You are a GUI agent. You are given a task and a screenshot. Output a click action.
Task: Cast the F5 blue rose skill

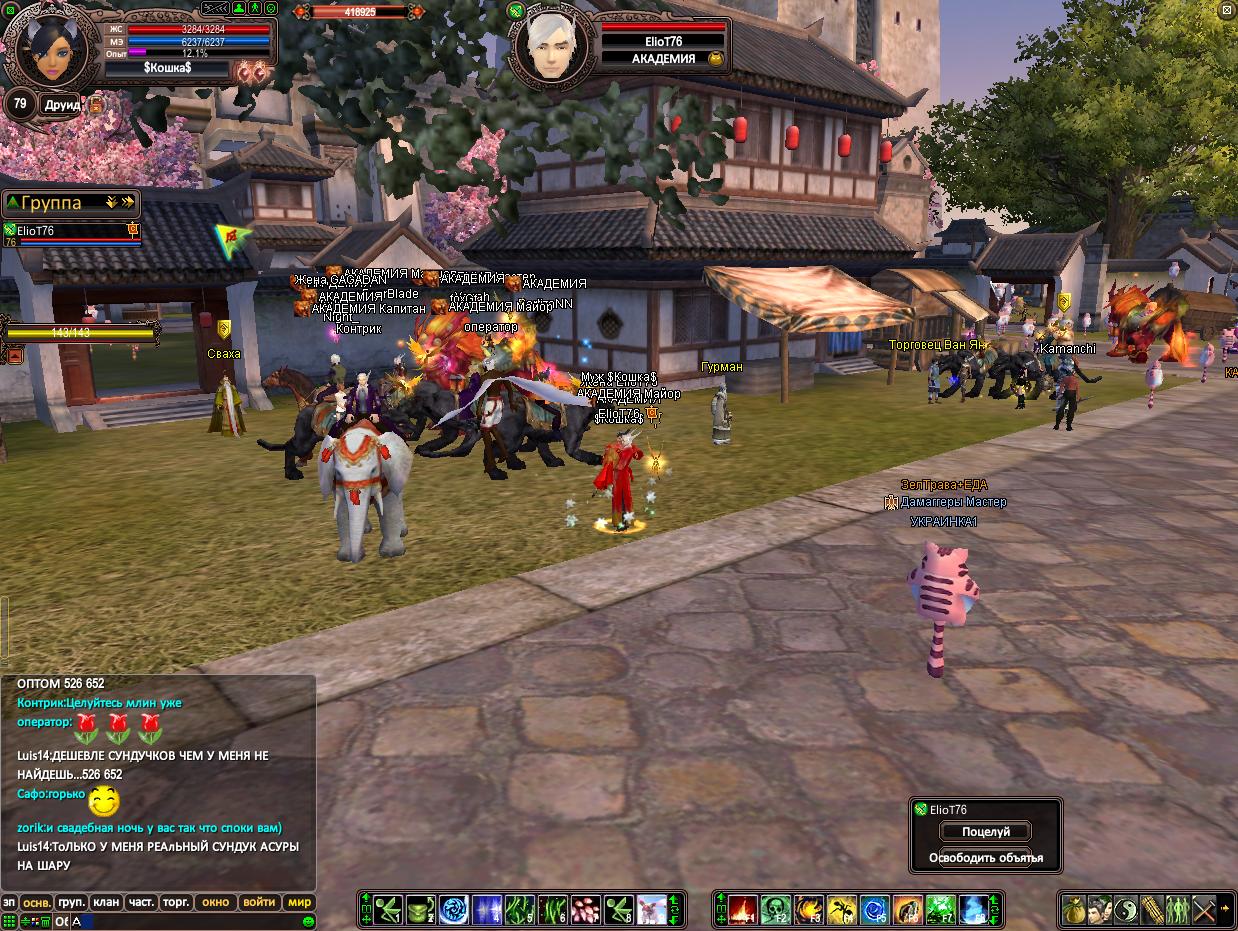coord(874,909)
